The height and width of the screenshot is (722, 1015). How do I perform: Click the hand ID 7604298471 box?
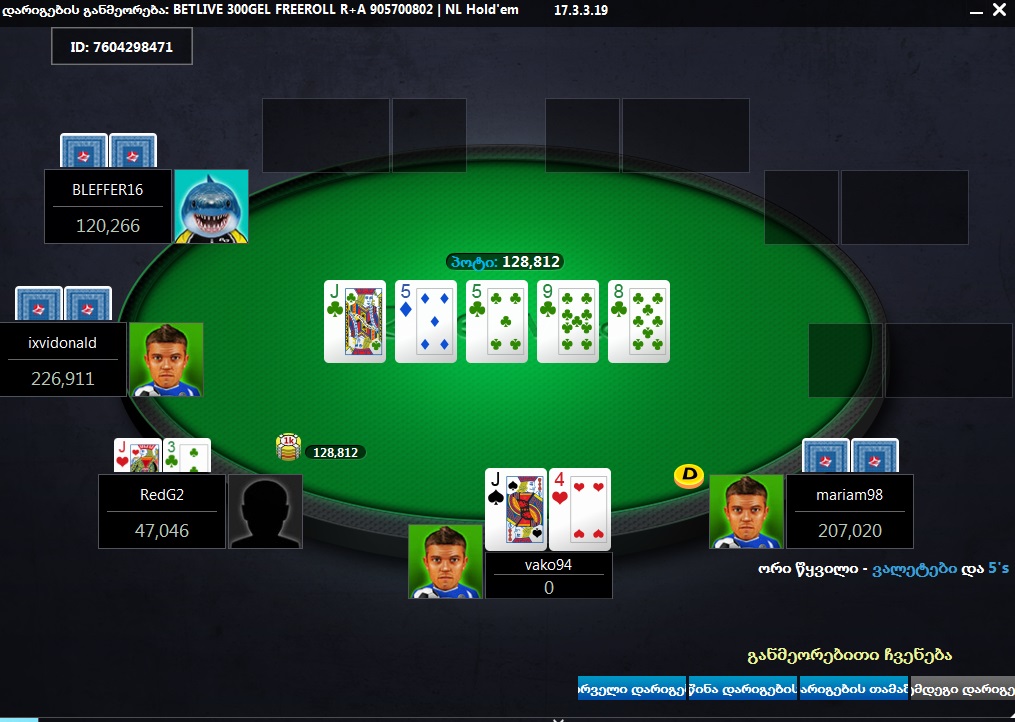coord(122,47)
